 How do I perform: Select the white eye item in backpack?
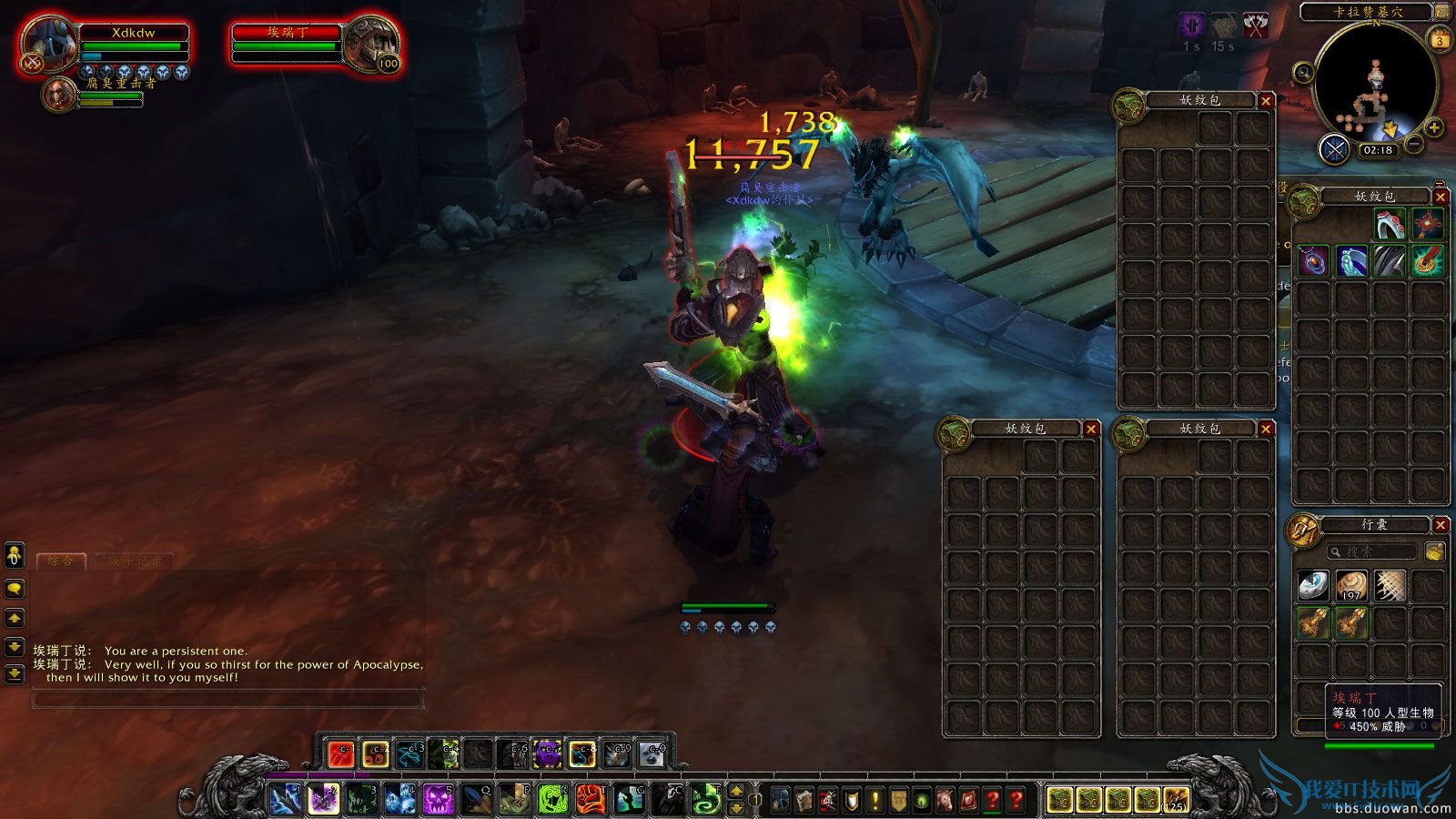(x=1312, y=586)
